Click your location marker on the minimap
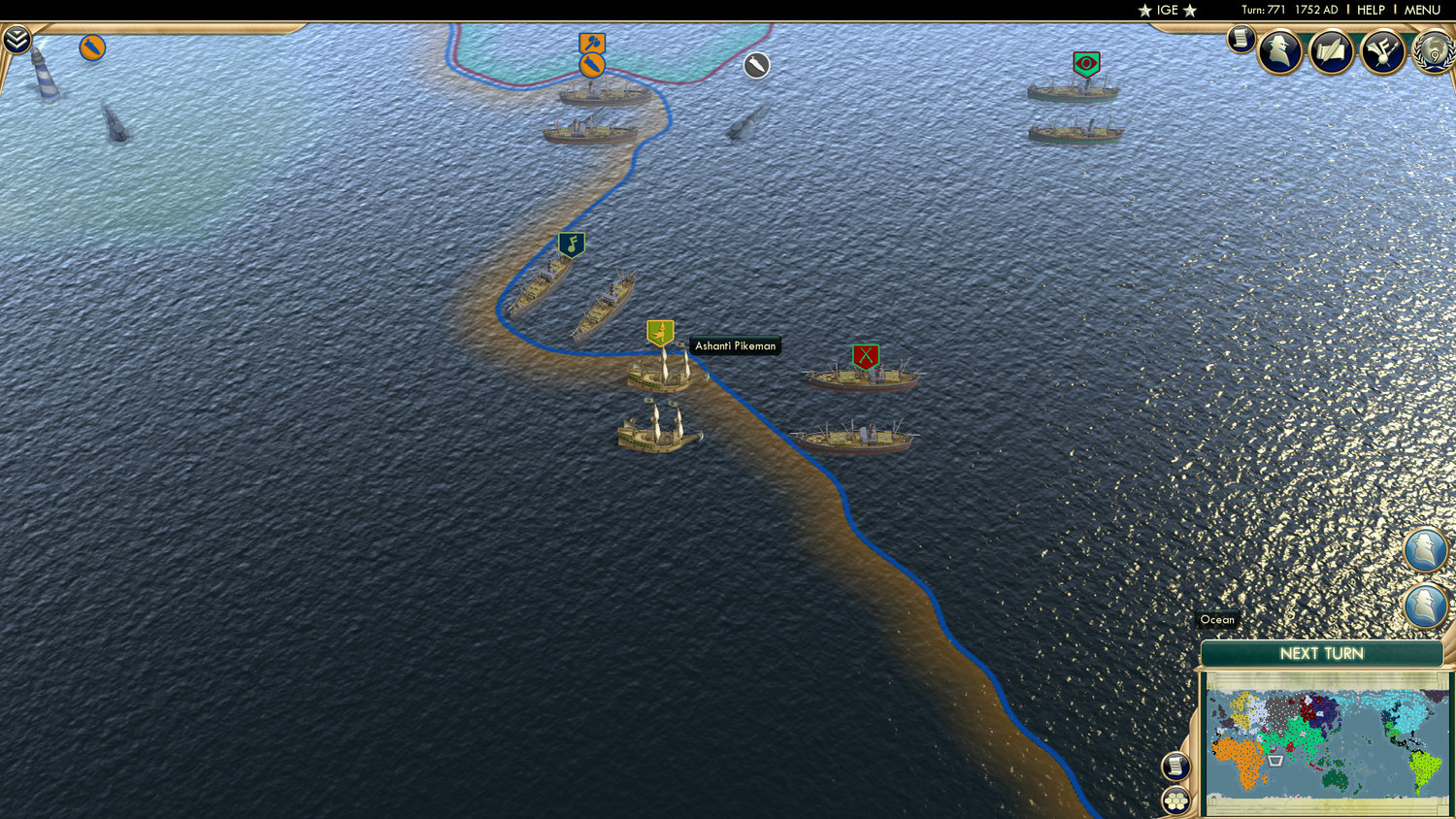This screenshot has width=1456, height=819. coord(1274,761)
